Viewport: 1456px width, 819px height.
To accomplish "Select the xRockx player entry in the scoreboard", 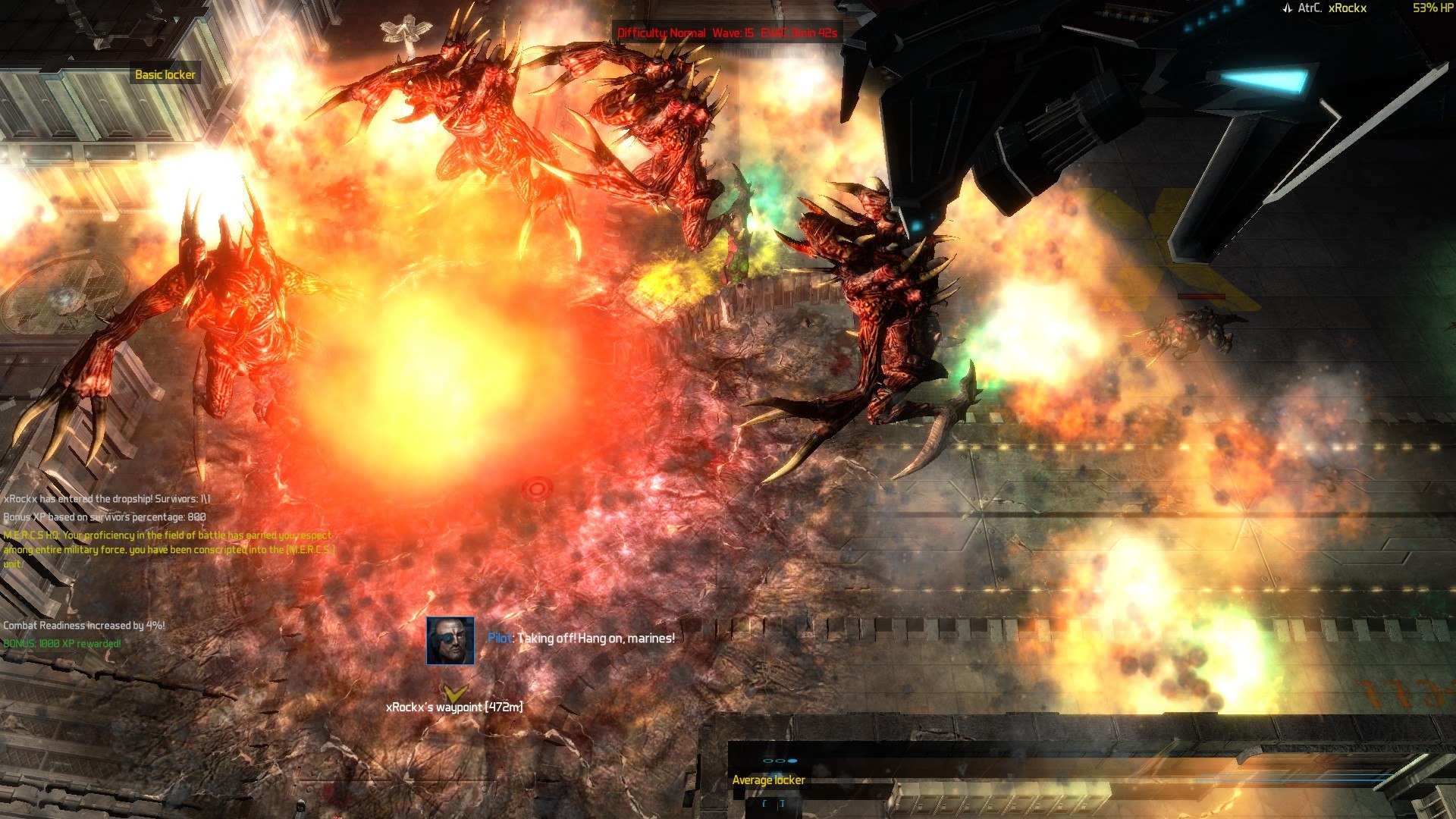I will pos(1347,8).
